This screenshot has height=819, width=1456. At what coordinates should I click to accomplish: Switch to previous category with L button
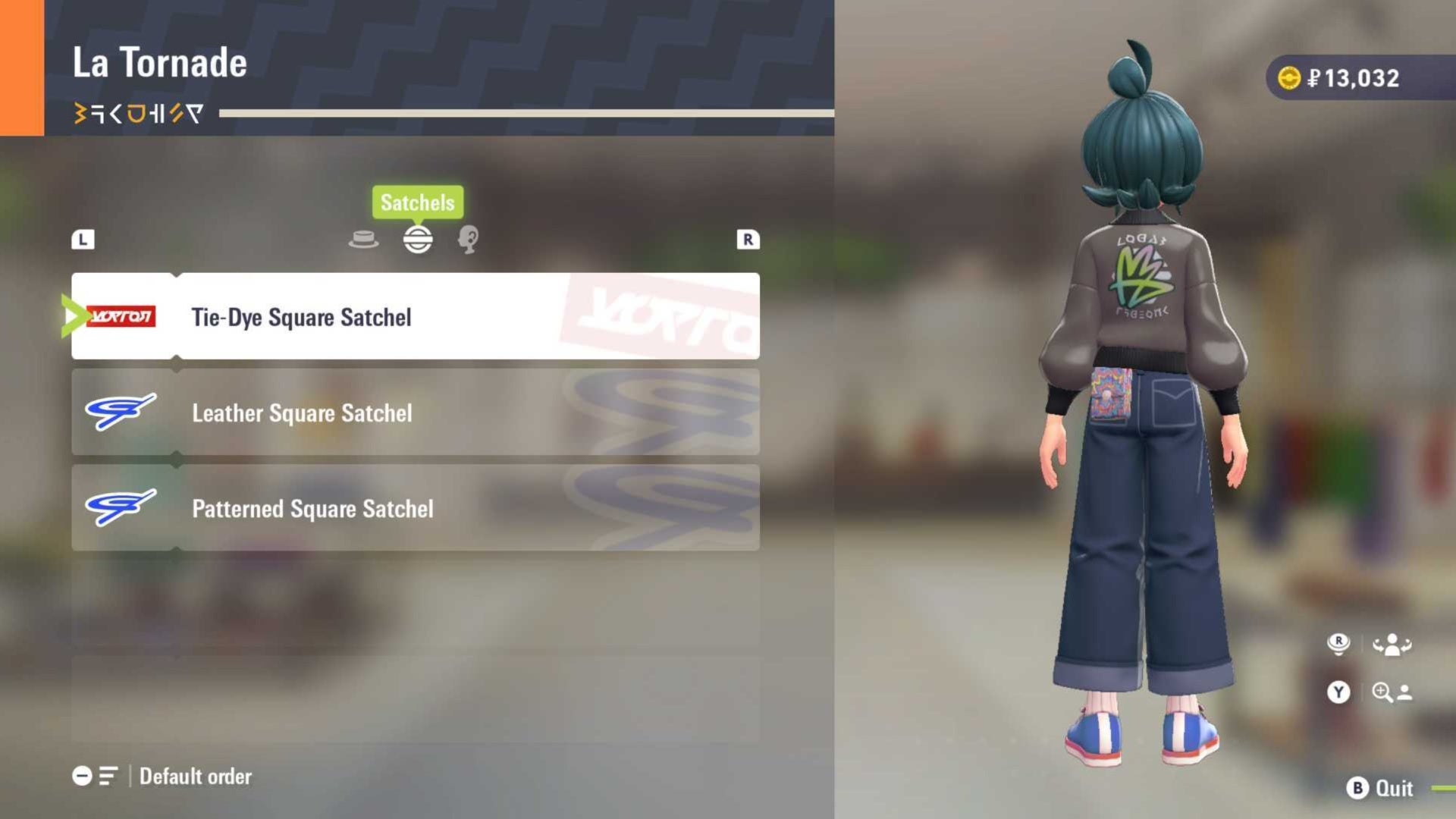click(83, 240)
